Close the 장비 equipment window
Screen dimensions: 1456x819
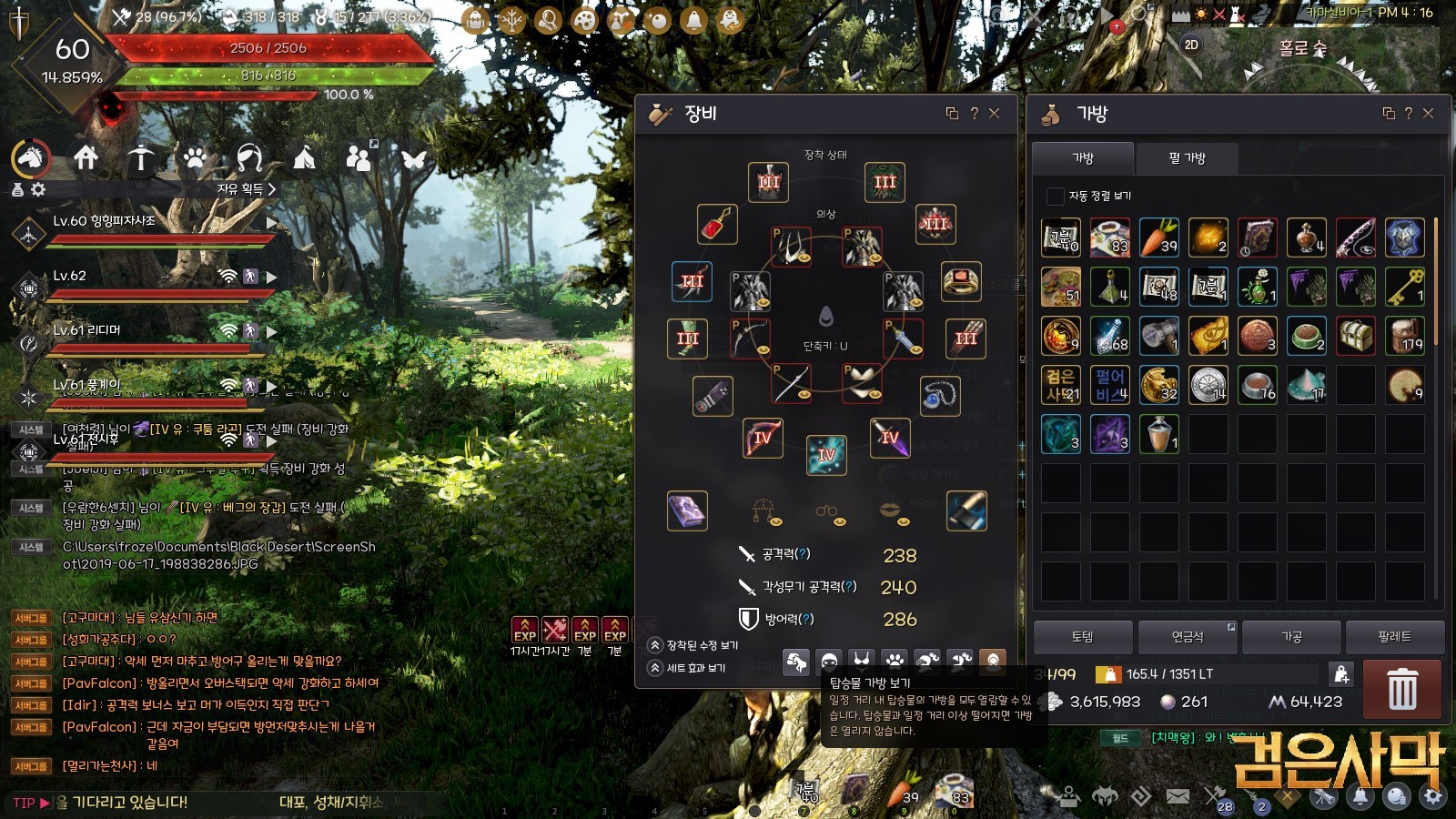pos(995,113)
